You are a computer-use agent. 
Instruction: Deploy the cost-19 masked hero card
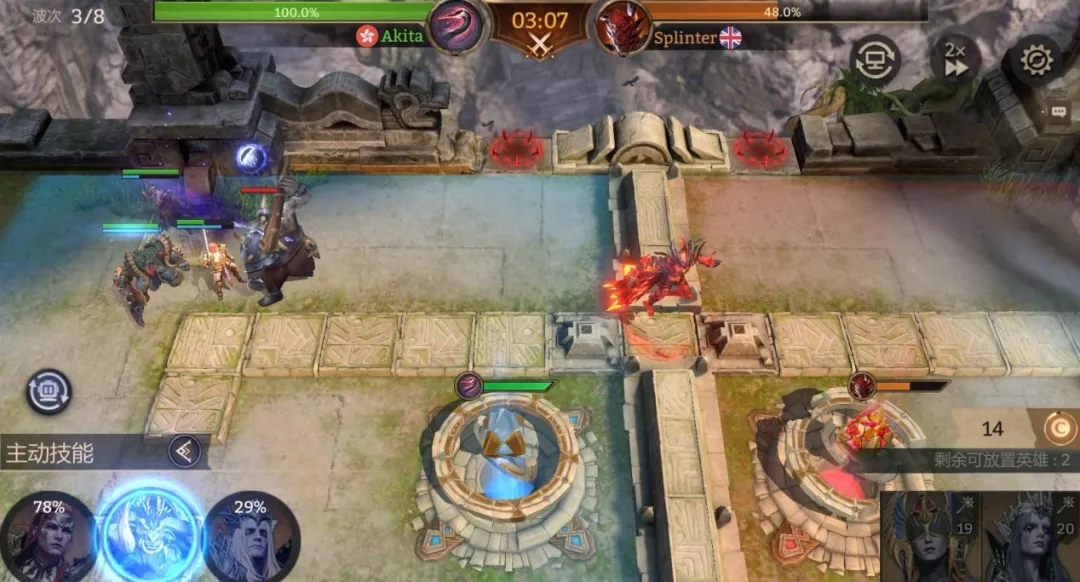[930, 537]
